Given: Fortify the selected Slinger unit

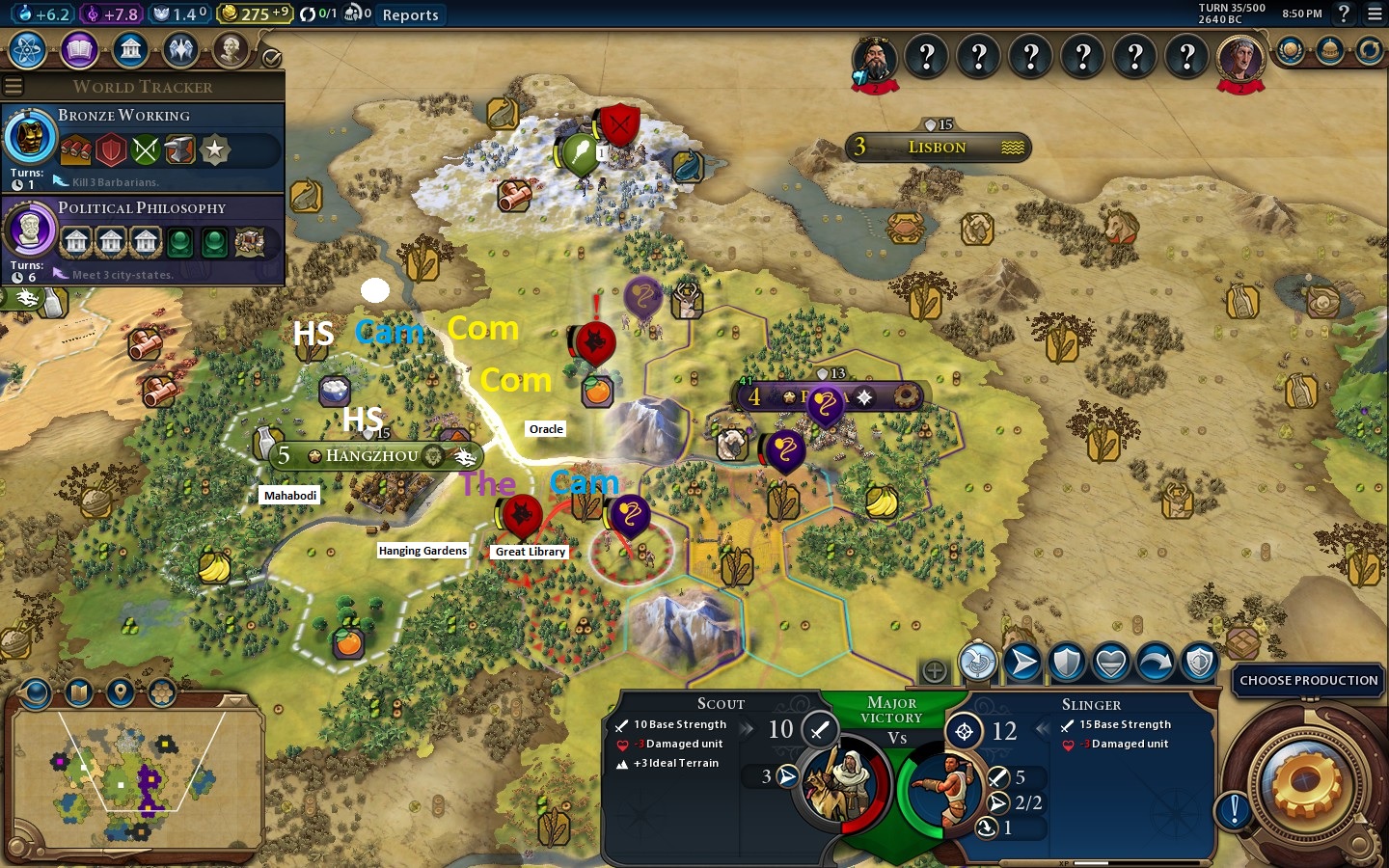Looking at the screenshot, I should pos(1067,663).
